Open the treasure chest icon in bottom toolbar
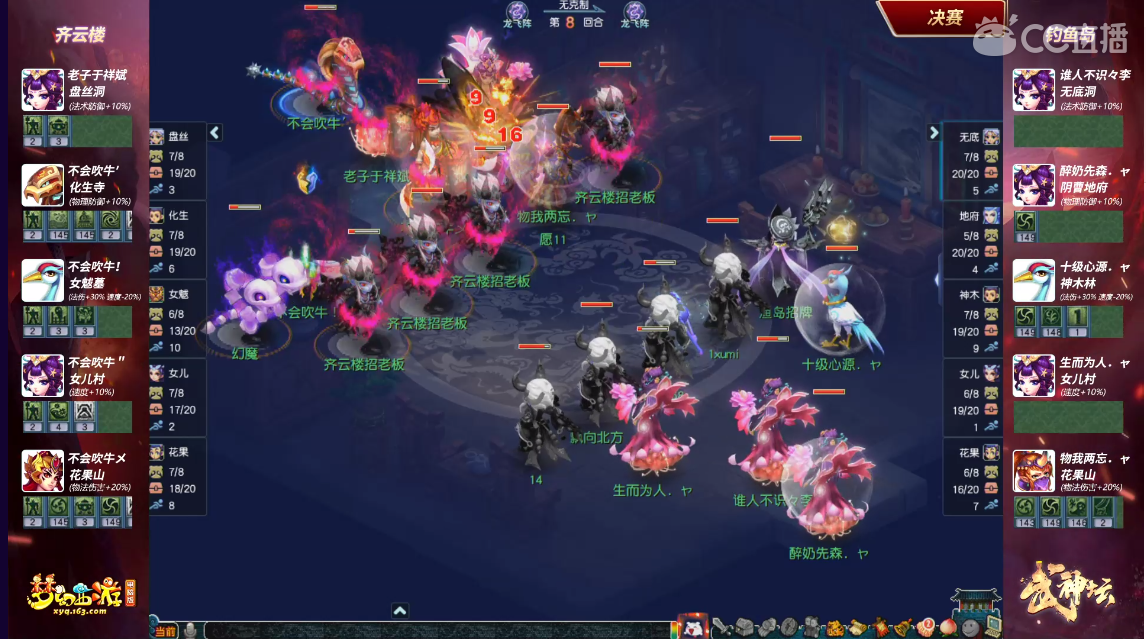The width and height of the screenshot is (1146, 639). pos(744,627)
